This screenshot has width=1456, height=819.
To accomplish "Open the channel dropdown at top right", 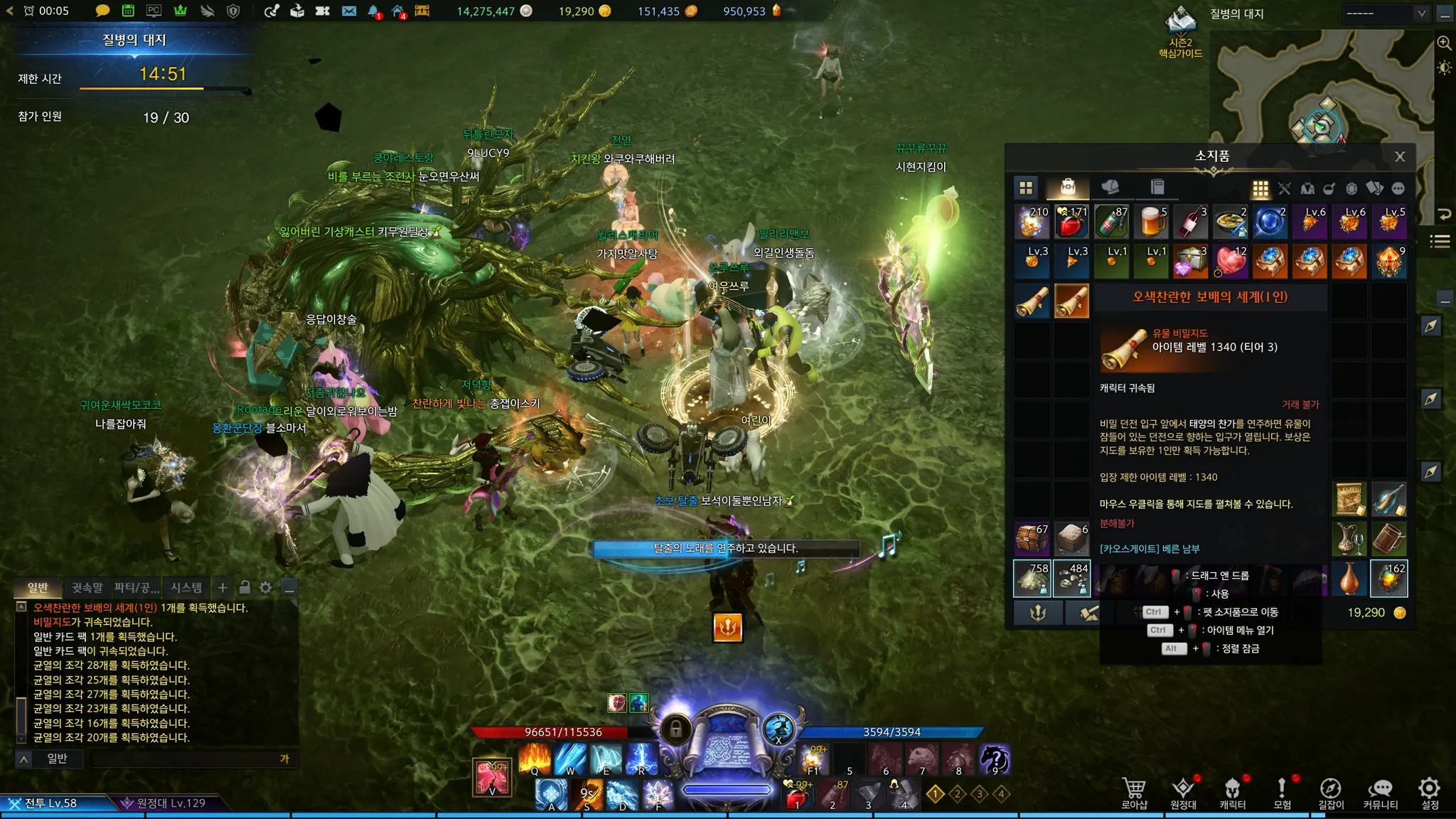I will 1386,14.
